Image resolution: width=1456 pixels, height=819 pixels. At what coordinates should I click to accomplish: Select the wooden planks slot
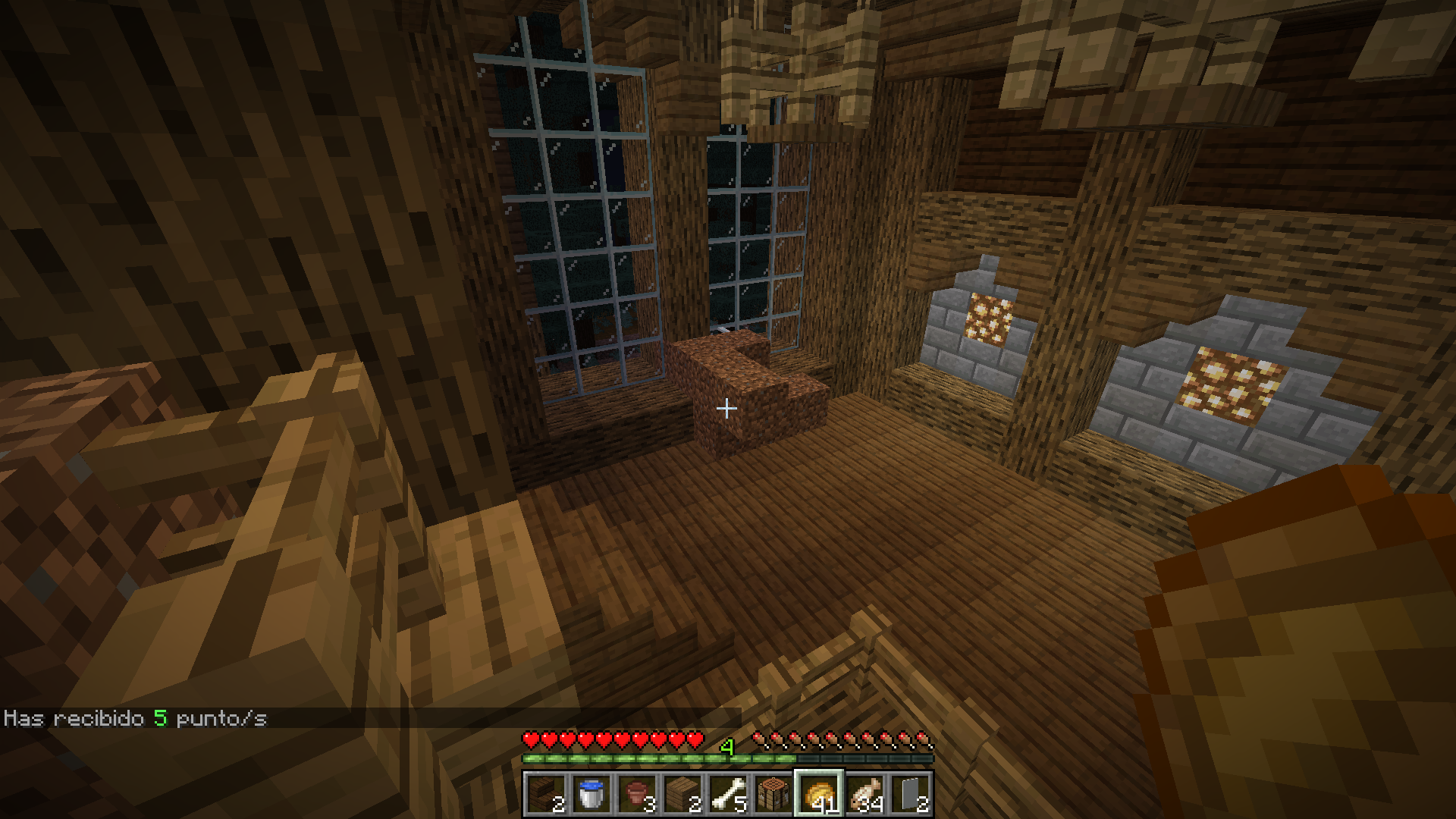click(x=682, y=794)
